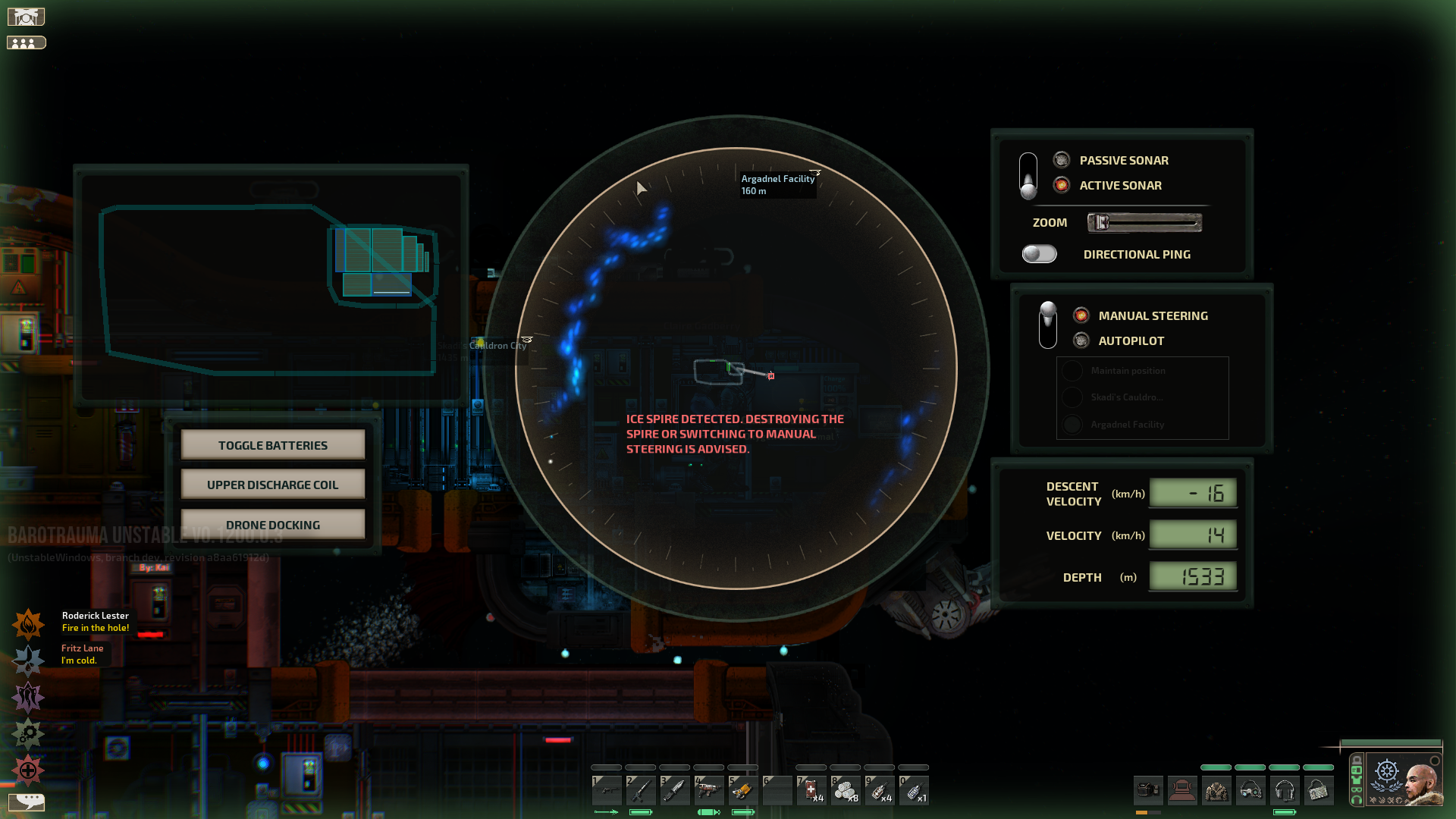
Task: Select the syringe stack in slot 9
Action: click(880, 789)
